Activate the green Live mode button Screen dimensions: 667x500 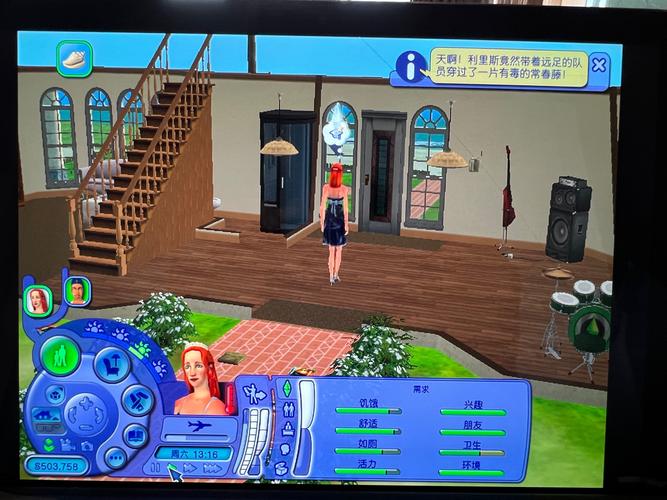[x=61, y=356]
